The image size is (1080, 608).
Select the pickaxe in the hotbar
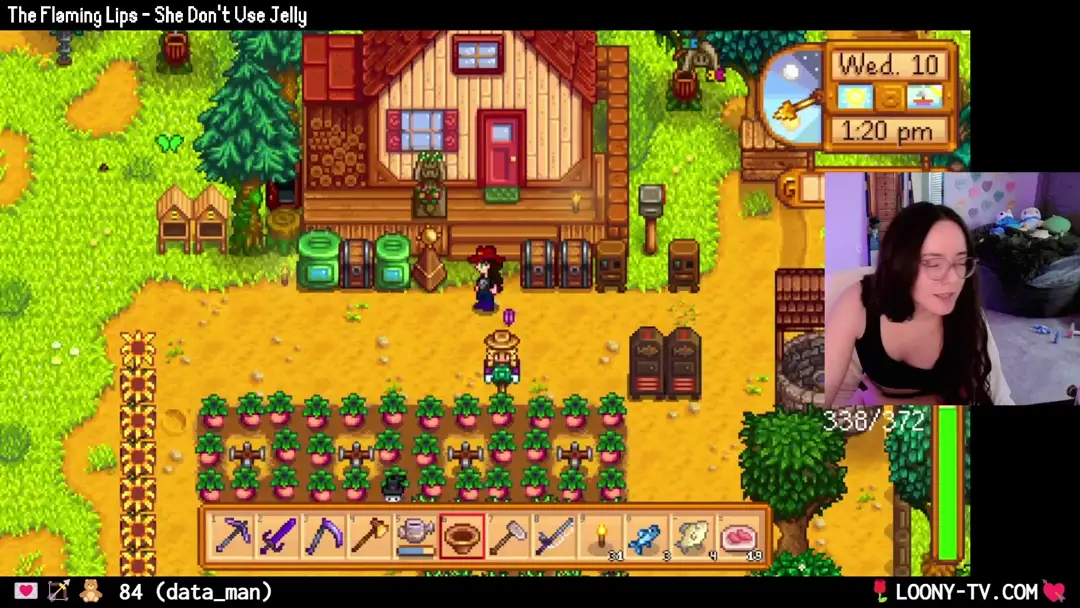coord(233,537)
